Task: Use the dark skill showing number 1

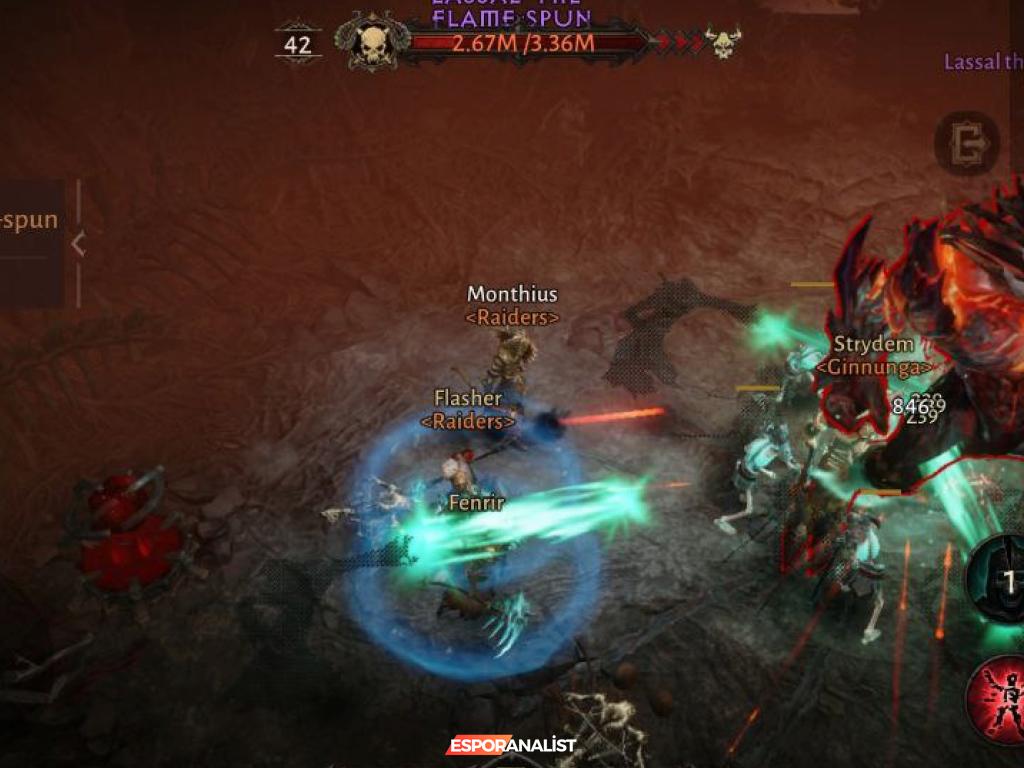Action: (1000, 580)
